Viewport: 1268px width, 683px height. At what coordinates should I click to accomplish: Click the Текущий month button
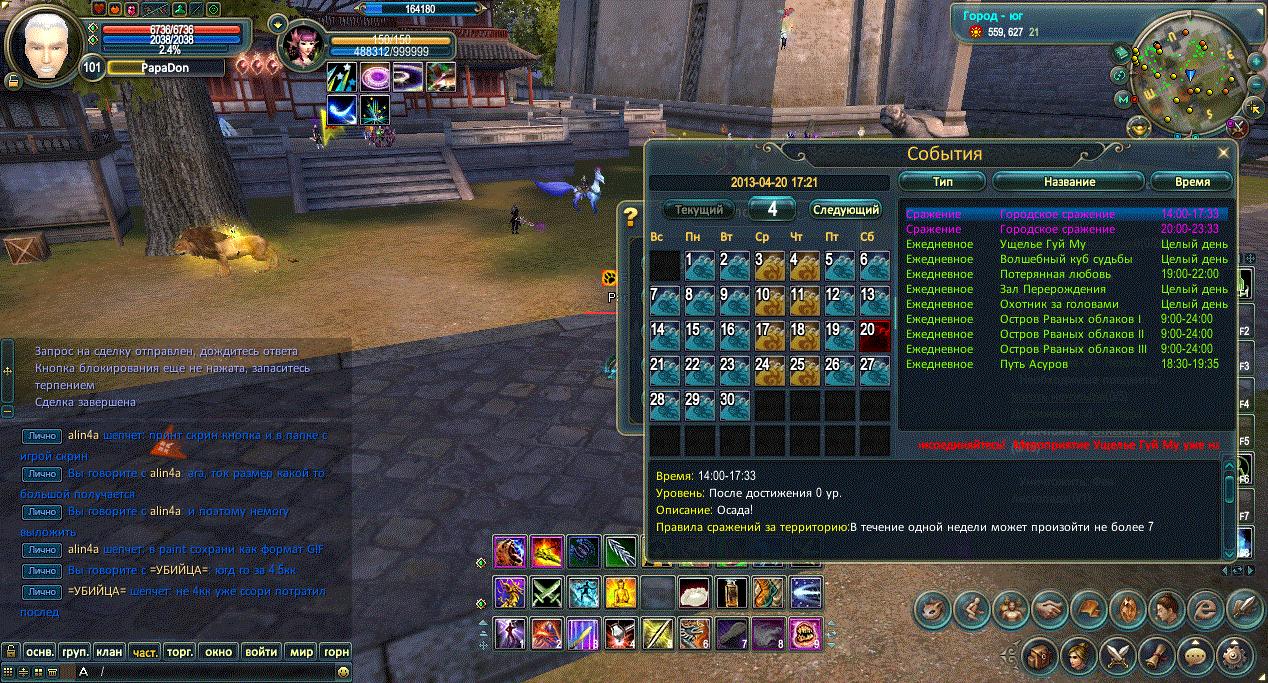[x=699, y=210]
